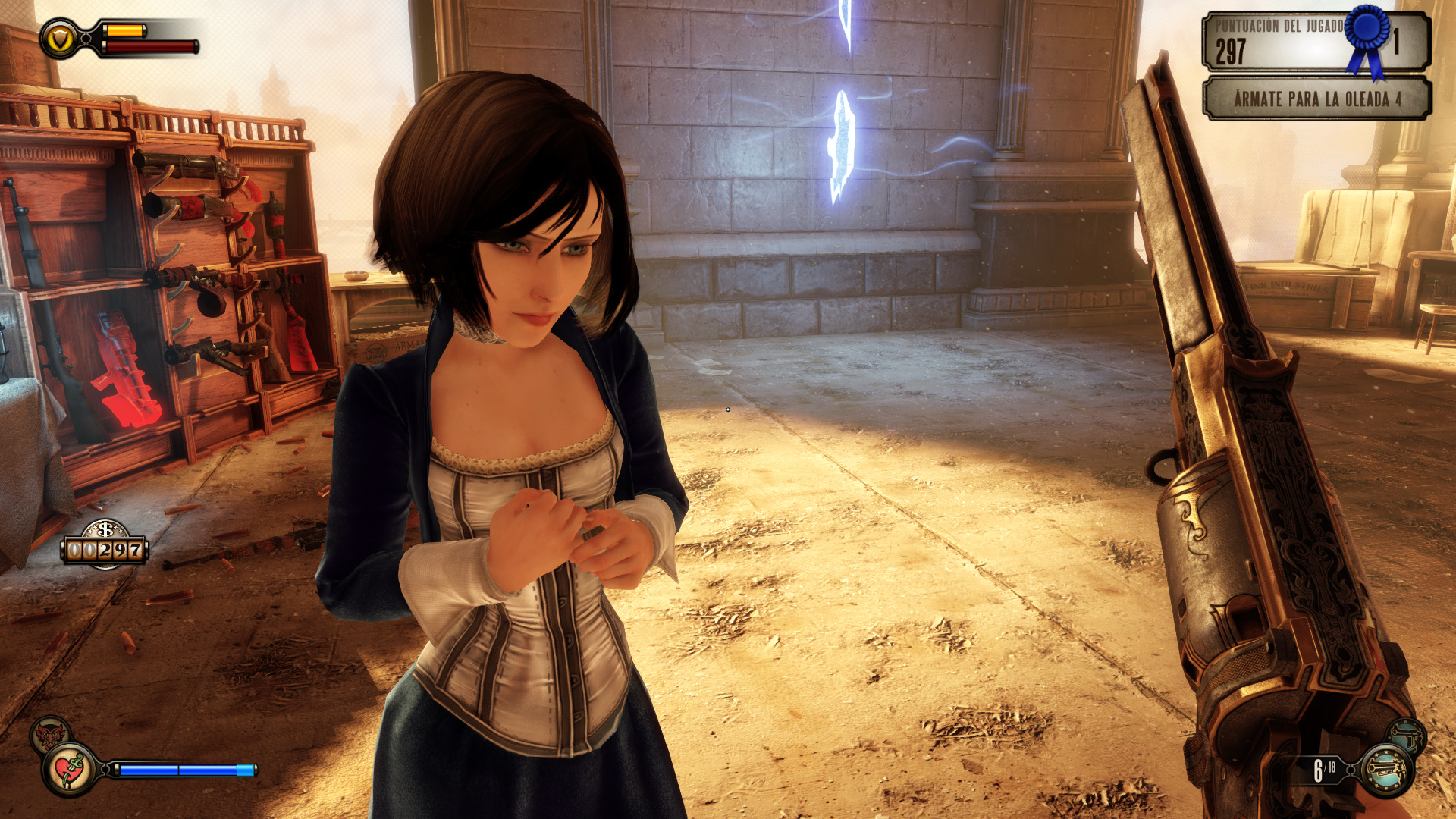
Task: Switch to the Devil's Kiss vigor icon
Action: click(49, 734)
